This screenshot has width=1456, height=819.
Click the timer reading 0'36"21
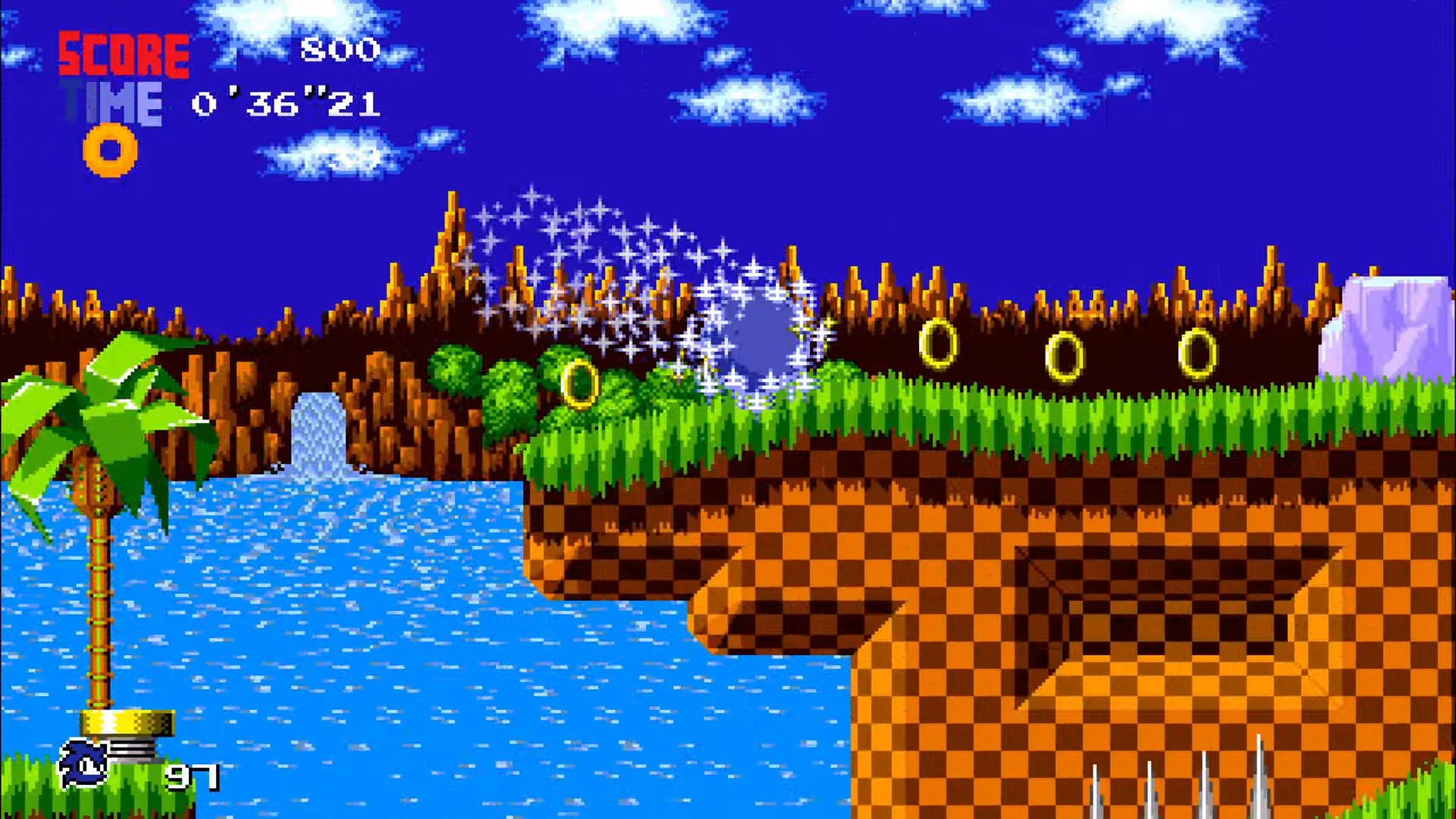pyautogui.click(x=284, y=104)
